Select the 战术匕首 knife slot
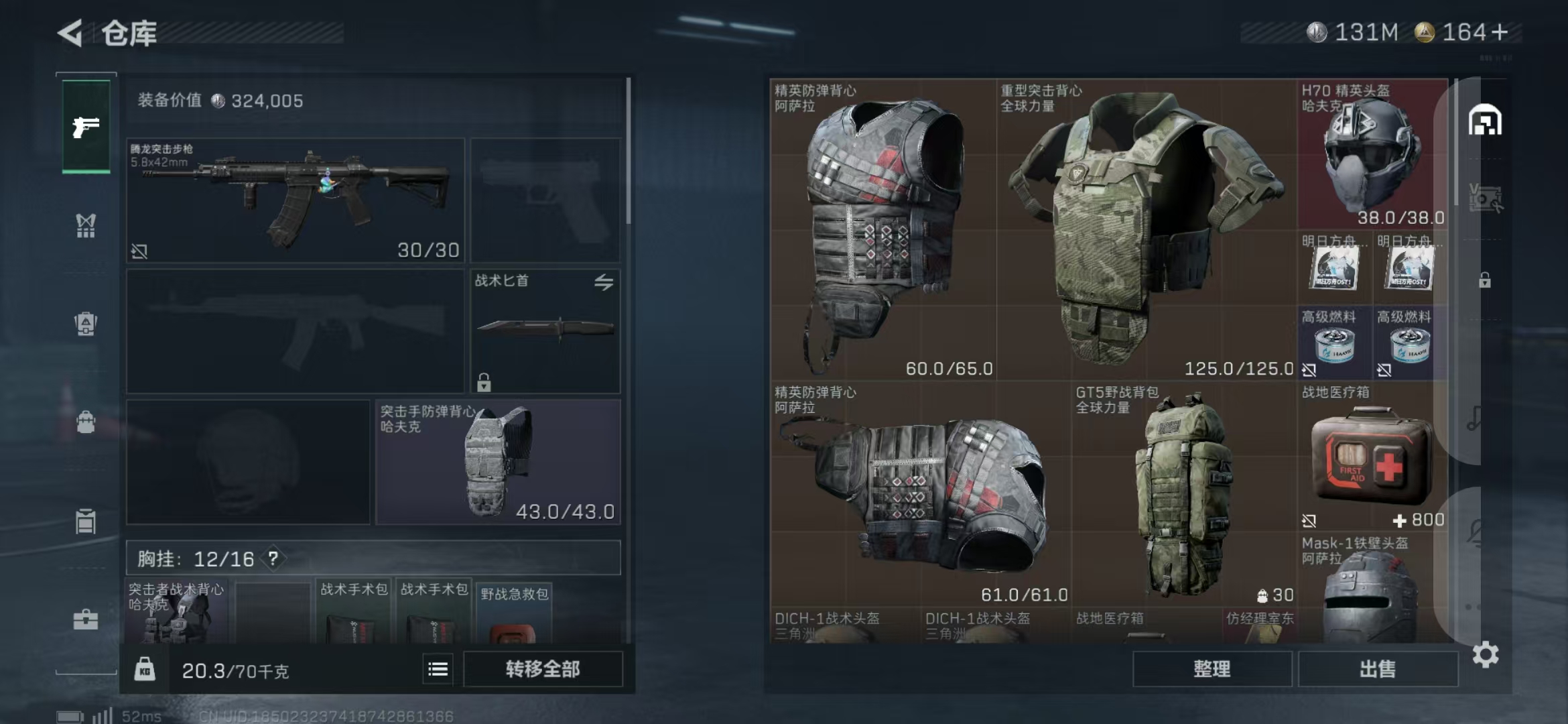Screen dimensions: 1568x724 545,330
